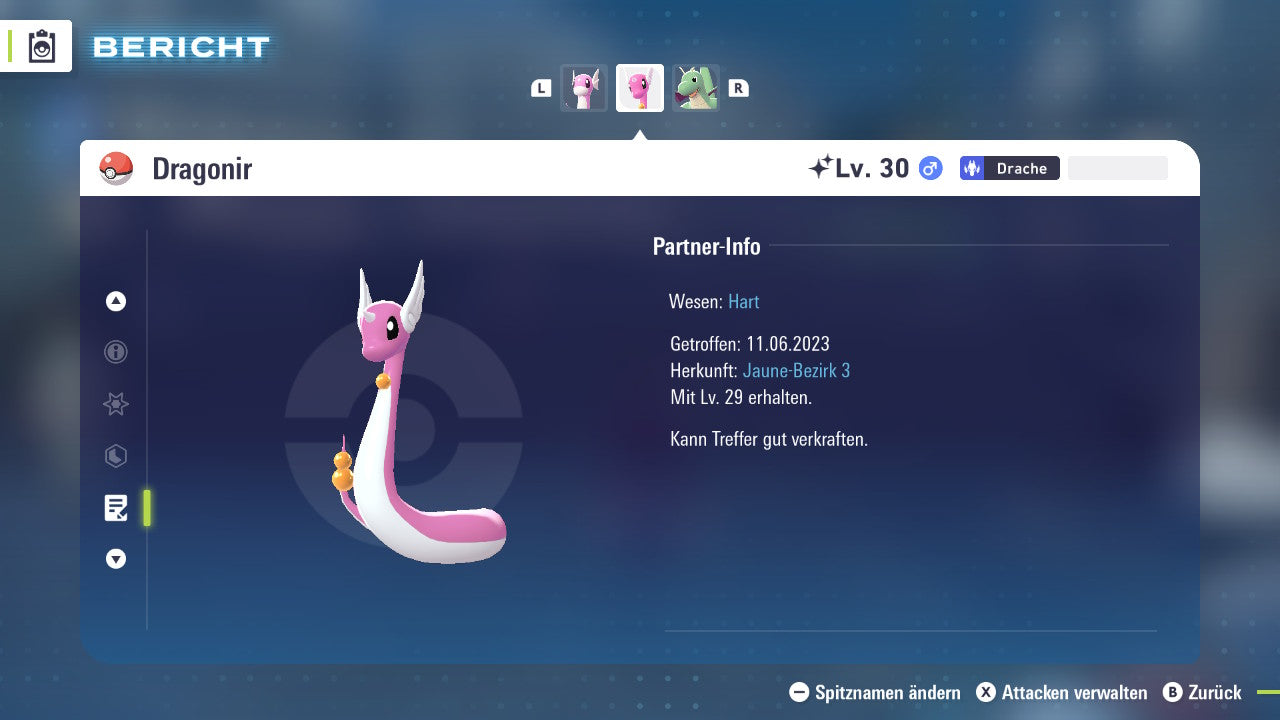Click the BERICHT clipboard icon
Viewport: 1280px width, 720px height.
click(40, 46)
